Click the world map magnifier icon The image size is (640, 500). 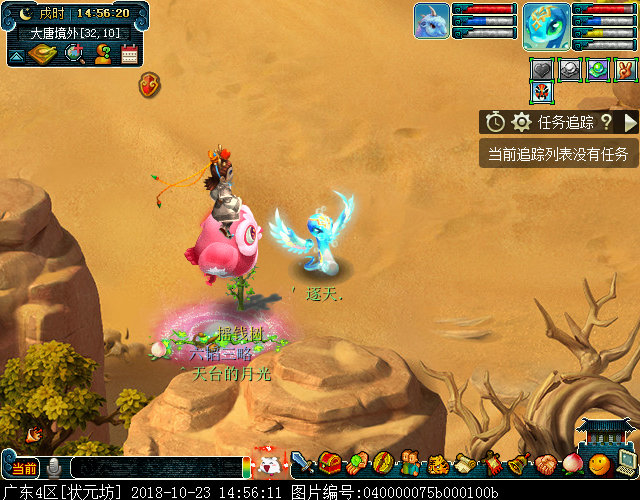pos(74,54)
